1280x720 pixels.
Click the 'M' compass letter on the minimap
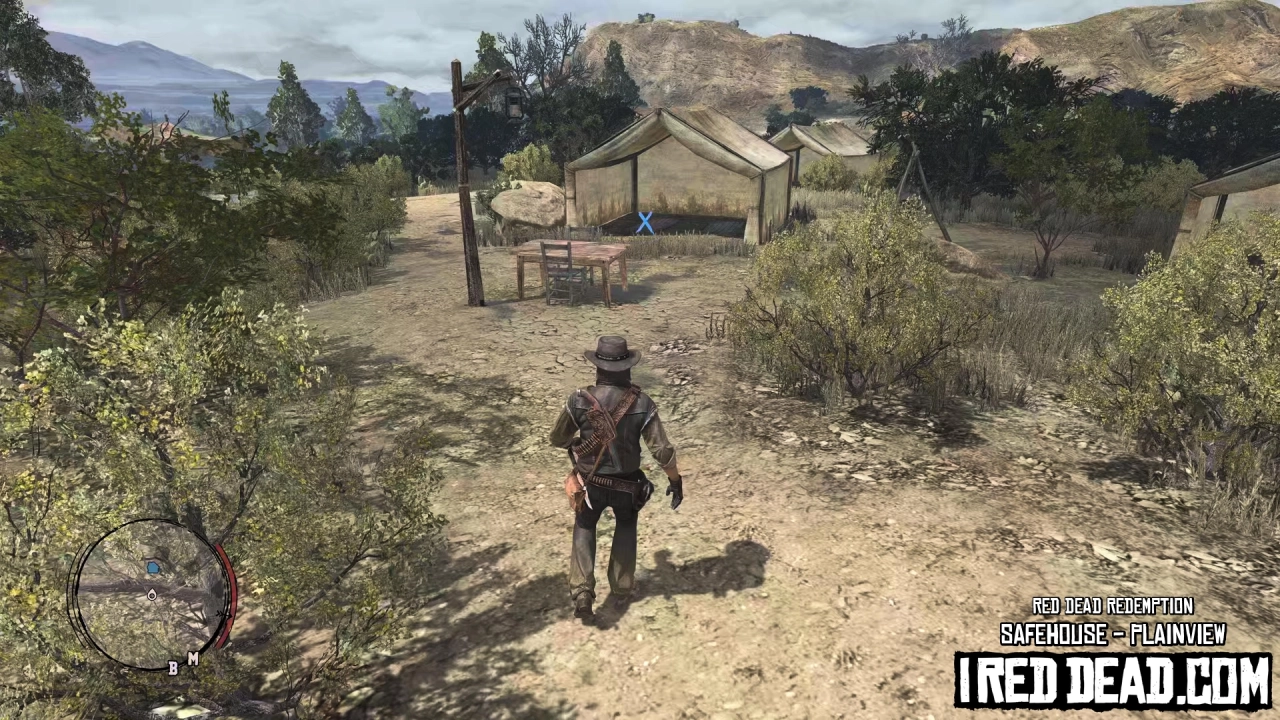pyautogui.click(x=194, y=659)
